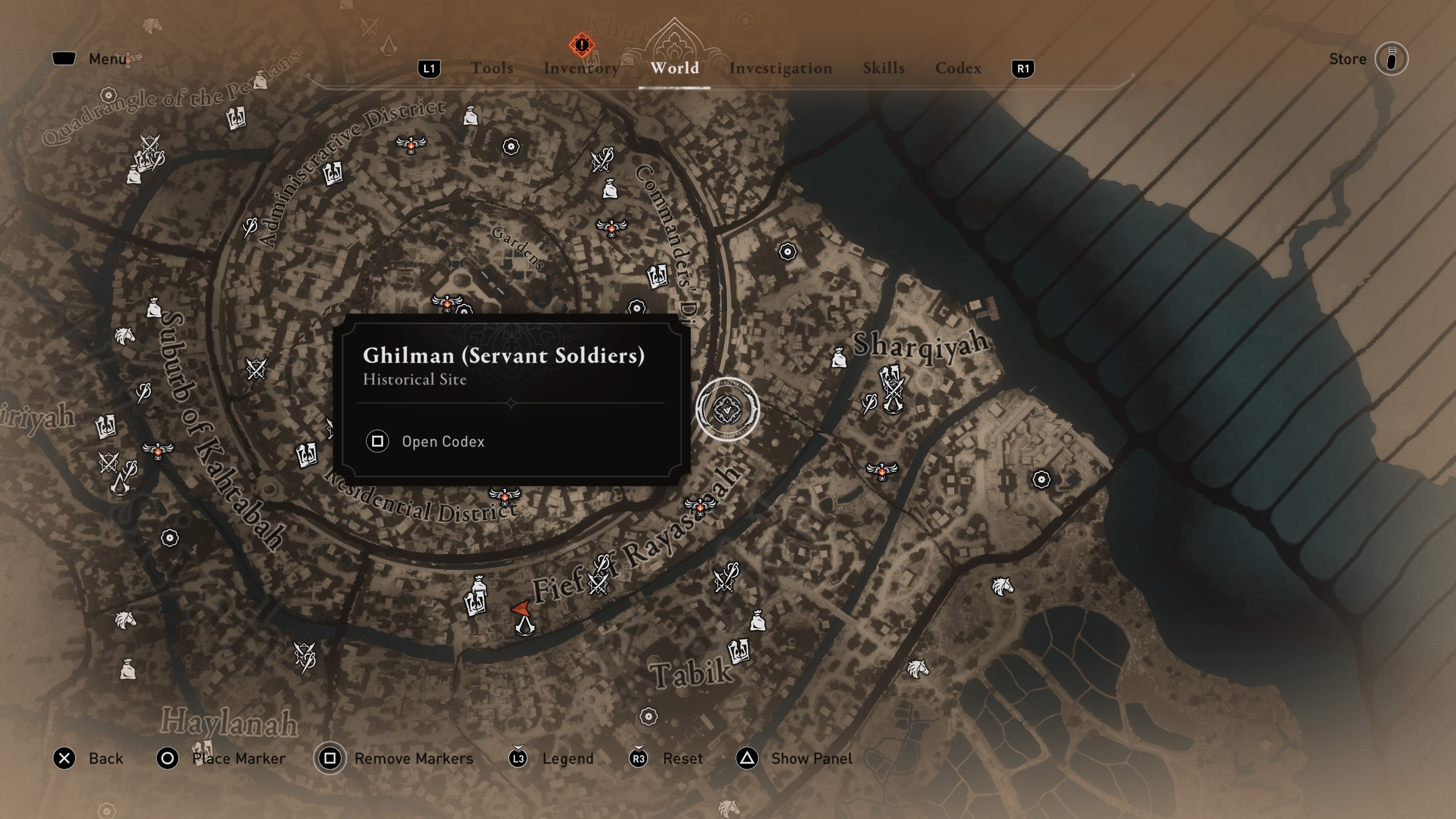Select the horse stable marker near Sharqiyah

pos(1002,586)
